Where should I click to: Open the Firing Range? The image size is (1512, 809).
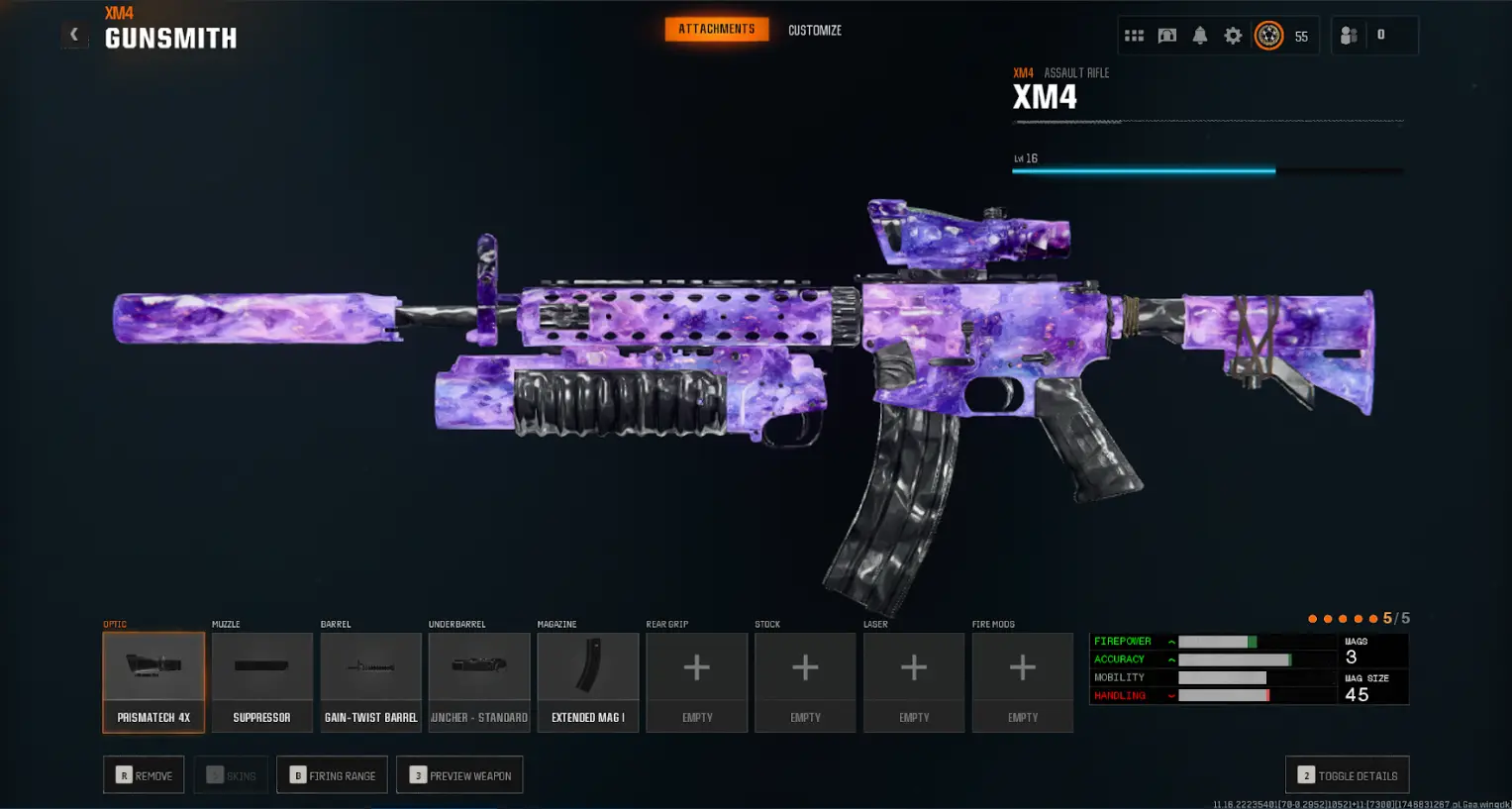[x=332, y=775]
